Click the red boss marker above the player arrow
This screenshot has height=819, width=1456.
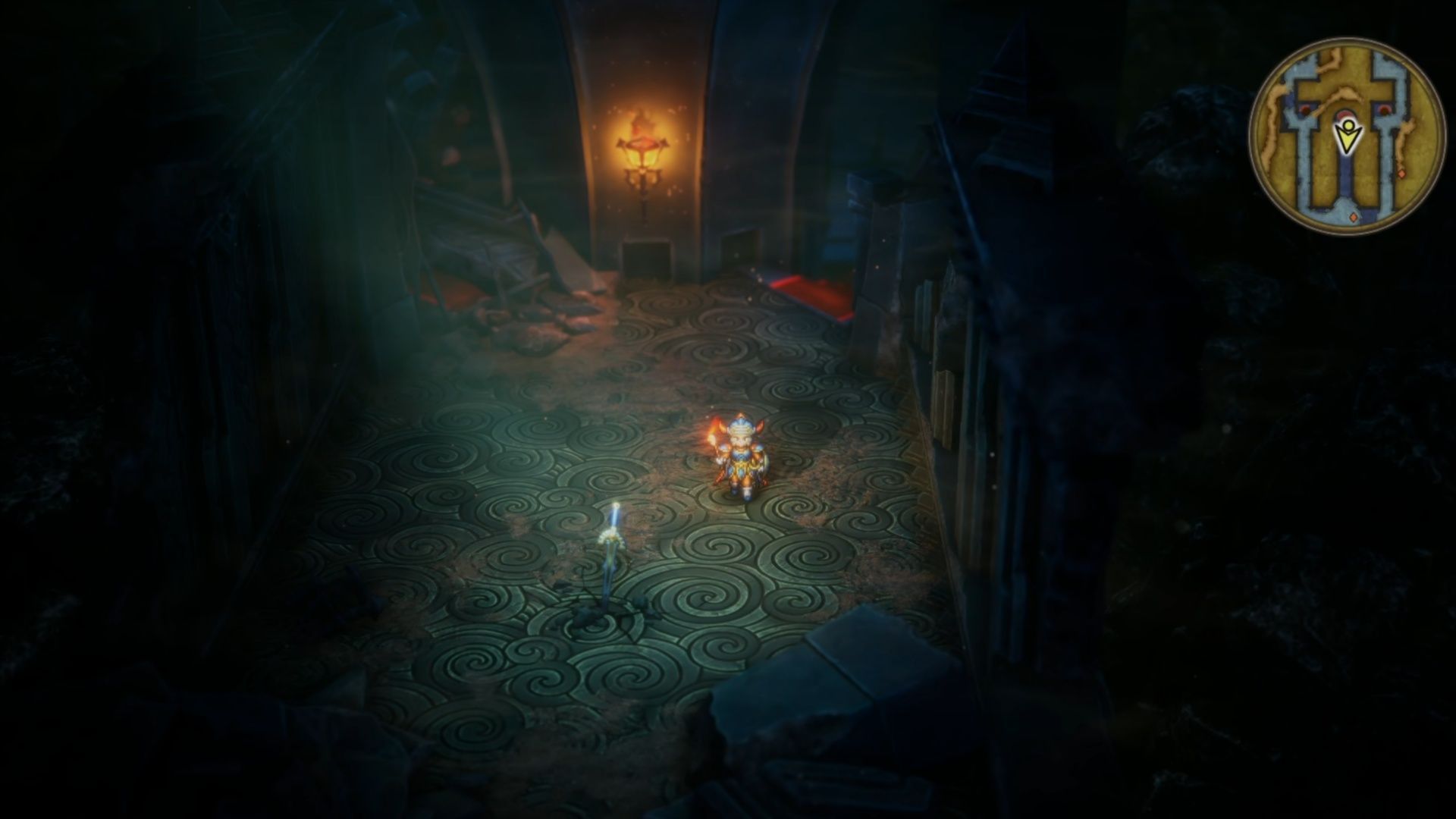1345,115
